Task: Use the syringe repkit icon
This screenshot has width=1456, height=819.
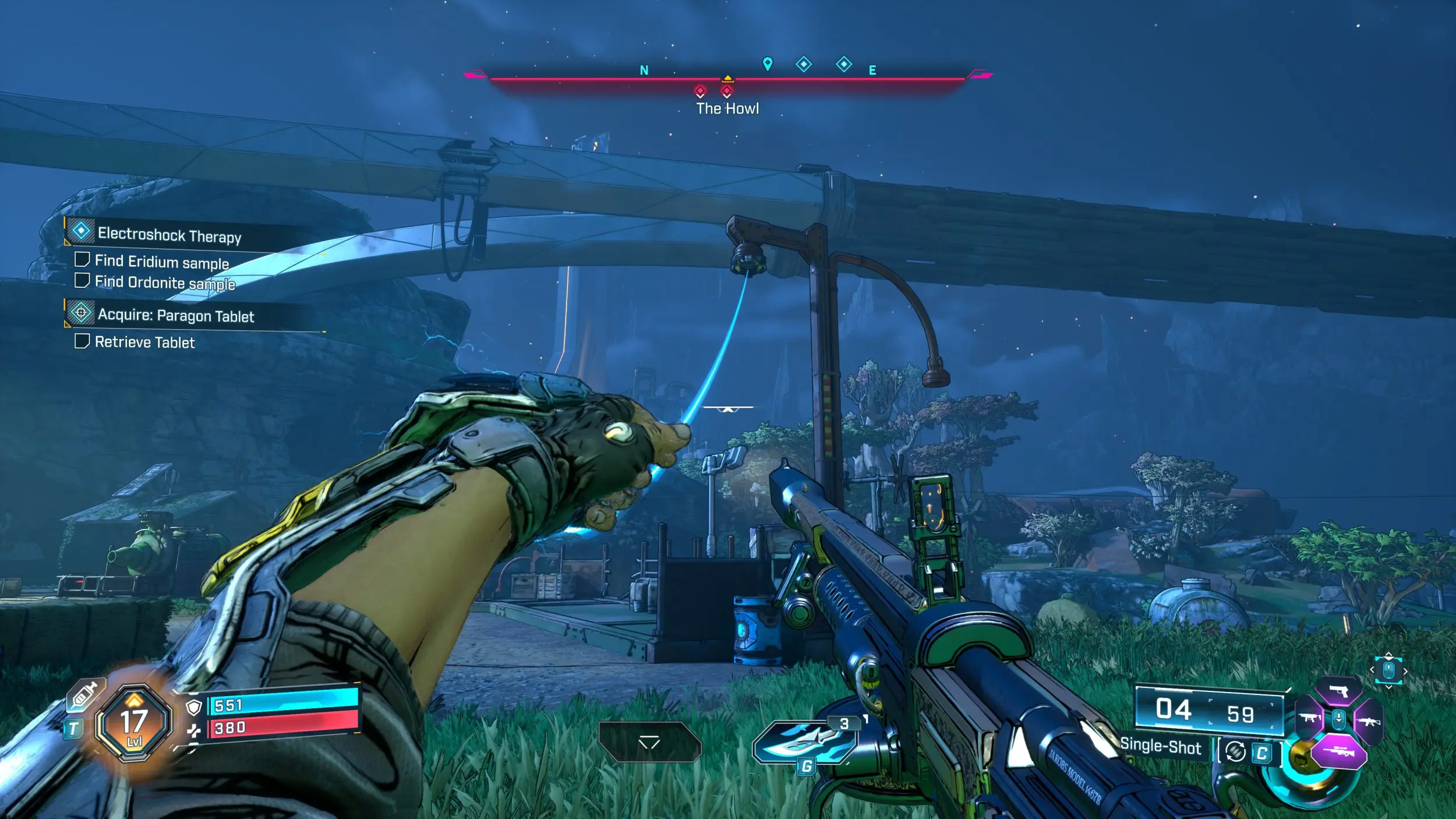Action: tap(84, 696)
